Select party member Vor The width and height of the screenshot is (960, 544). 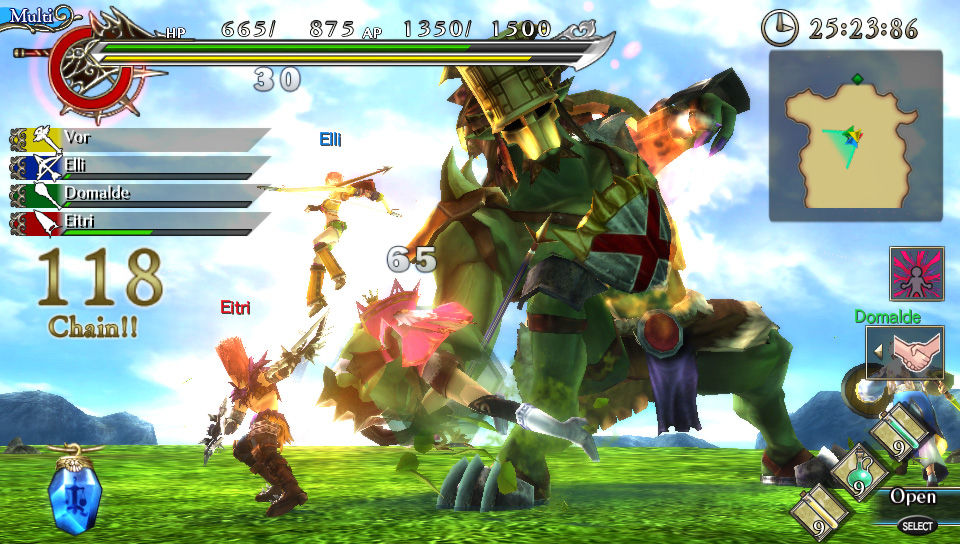[140, 138]
